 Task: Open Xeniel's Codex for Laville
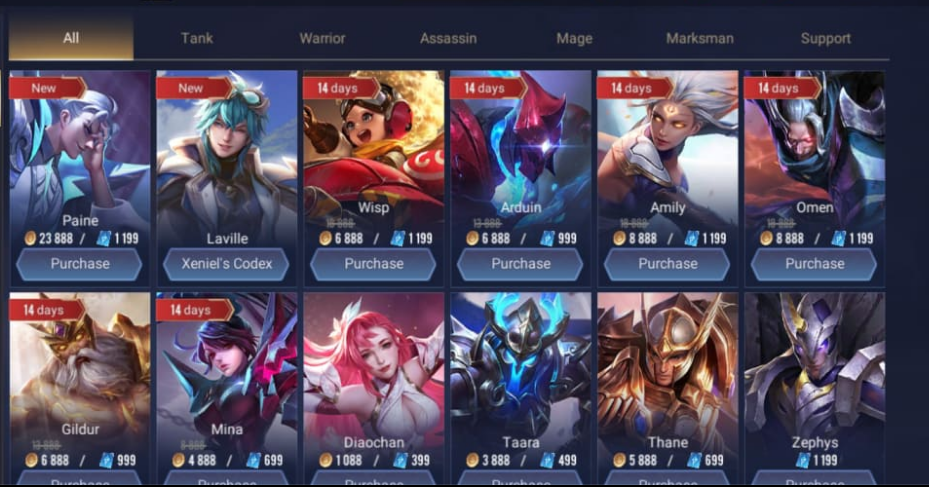tap(227, 264)
